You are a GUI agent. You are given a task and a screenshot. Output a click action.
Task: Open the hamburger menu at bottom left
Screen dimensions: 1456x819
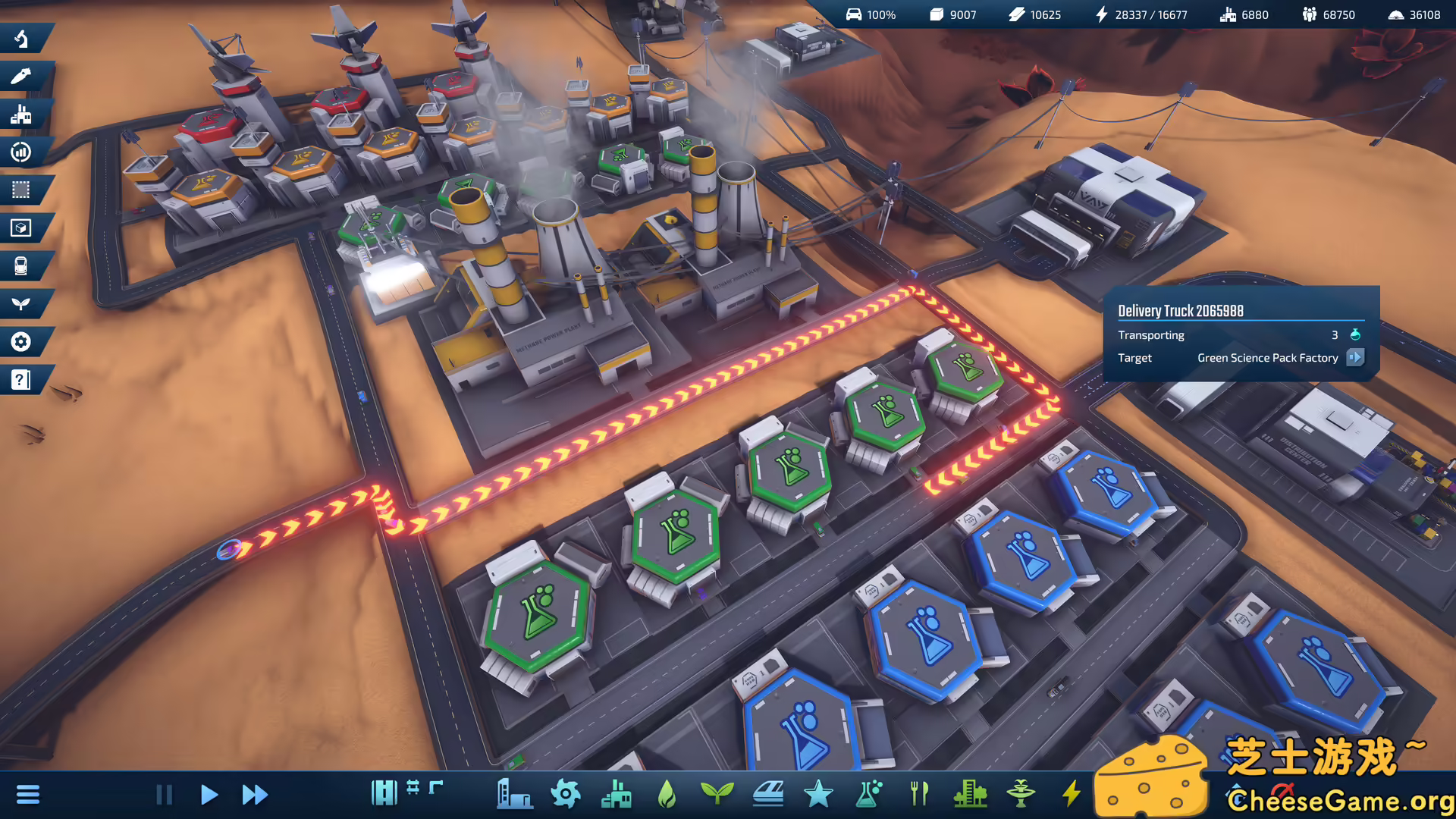coord(29,794)
